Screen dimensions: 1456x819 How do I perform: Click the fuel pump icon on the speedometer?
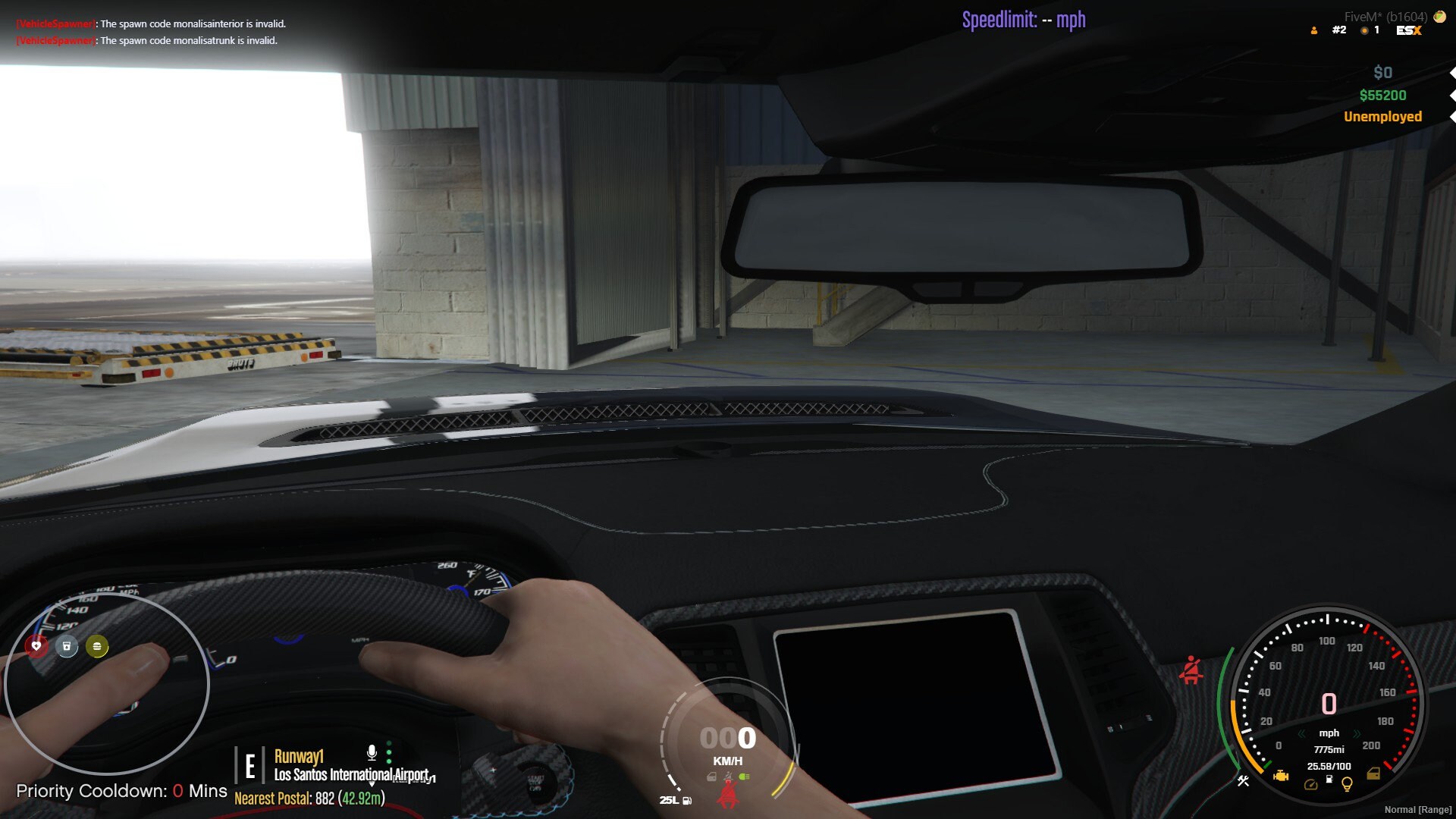(1329, 780)
